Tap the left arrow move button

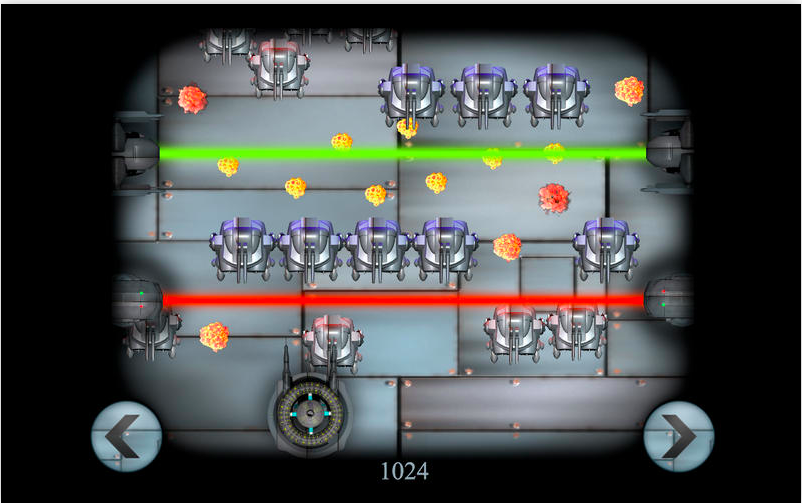tap(126, 436)
